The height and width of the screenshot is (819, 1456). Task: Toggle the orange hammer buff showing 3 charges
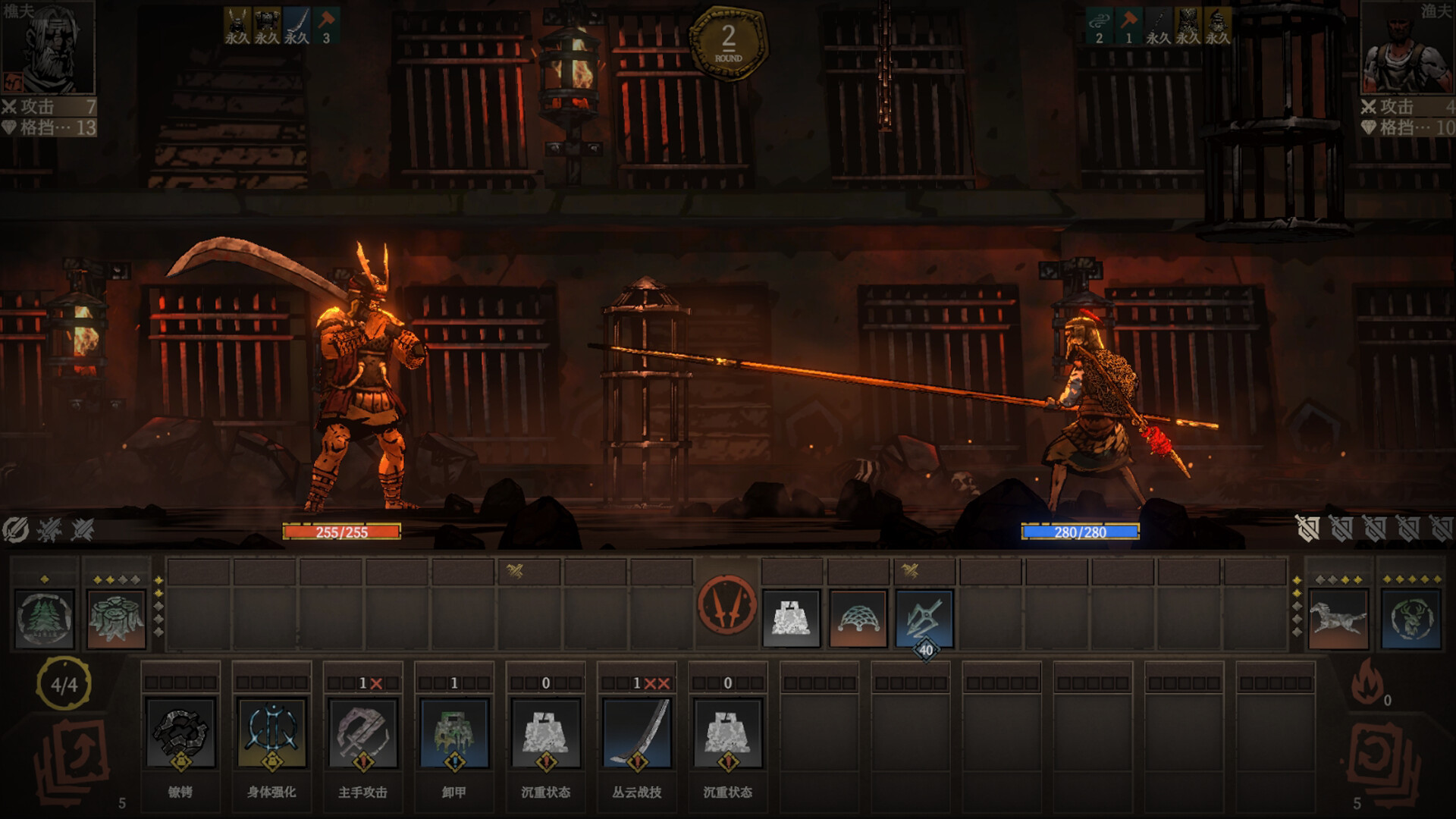coord(328,23)
